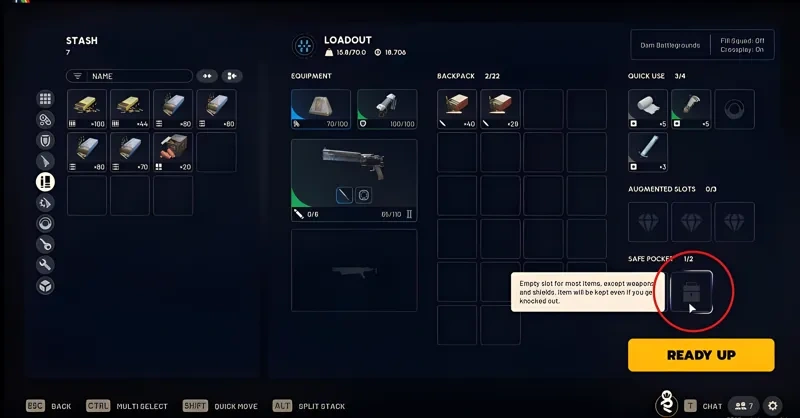Open the squad members button showing 7

pos(743,406)
